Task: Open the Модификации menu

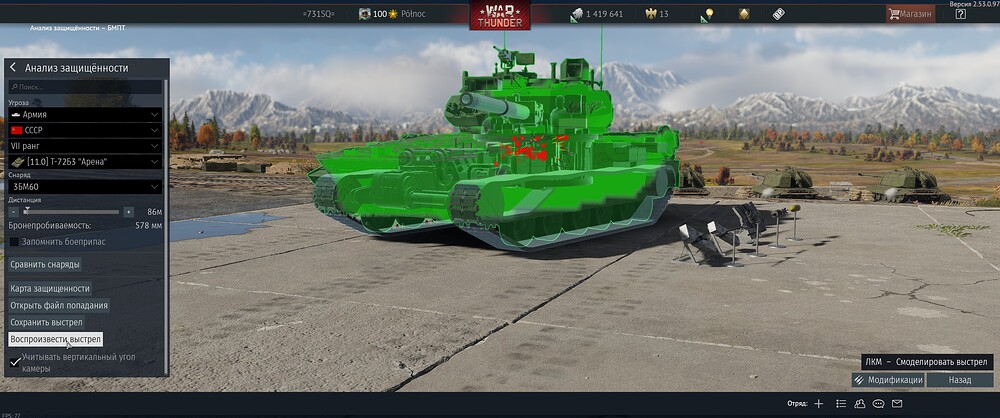Action: pos(888,380)
